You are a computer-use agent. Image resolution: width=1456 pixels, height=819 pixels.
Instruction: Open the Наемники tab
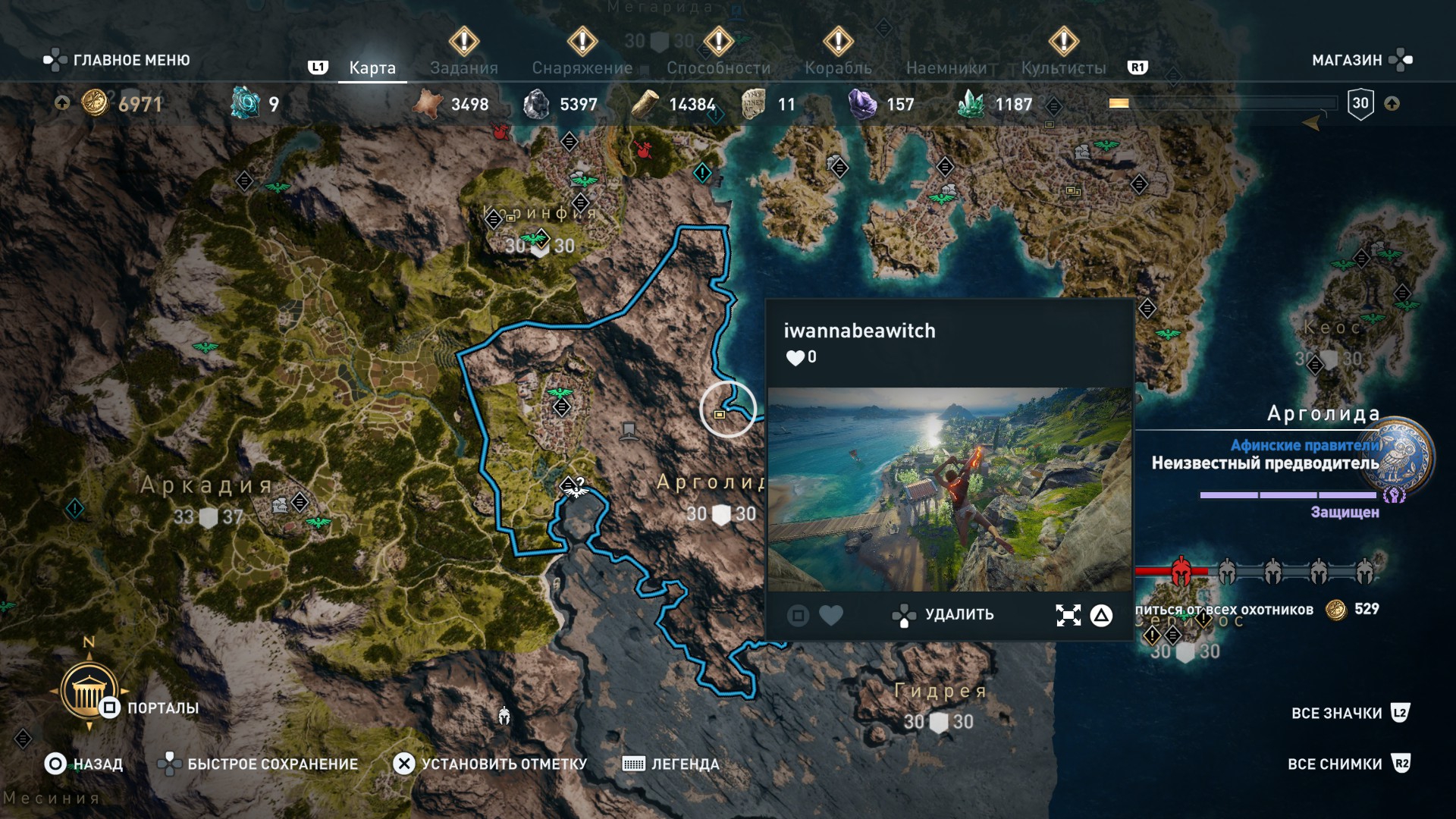click(x=946, y=68)
